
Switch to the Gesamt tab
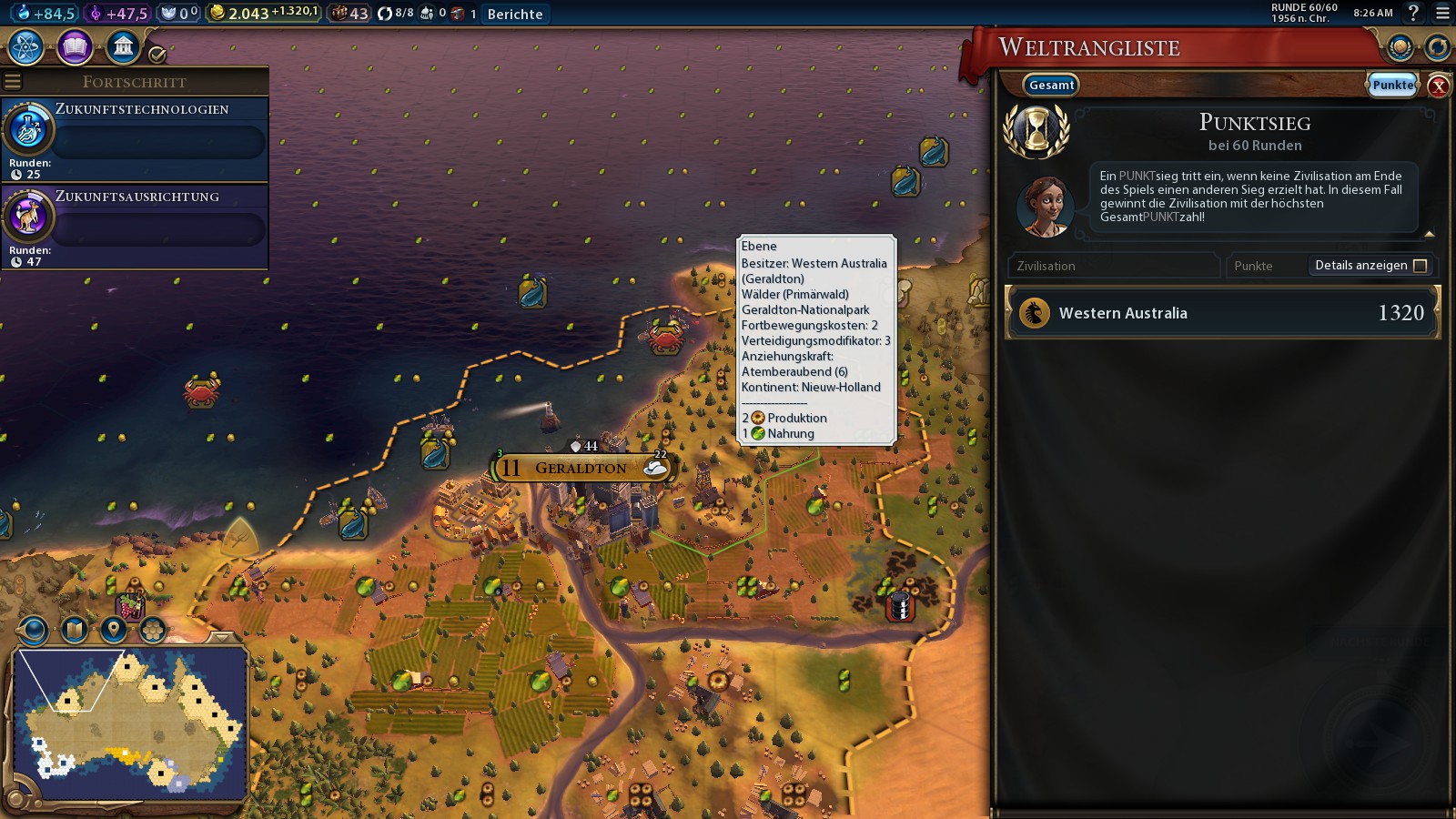pyautogui.click(x=1052, y=85)
